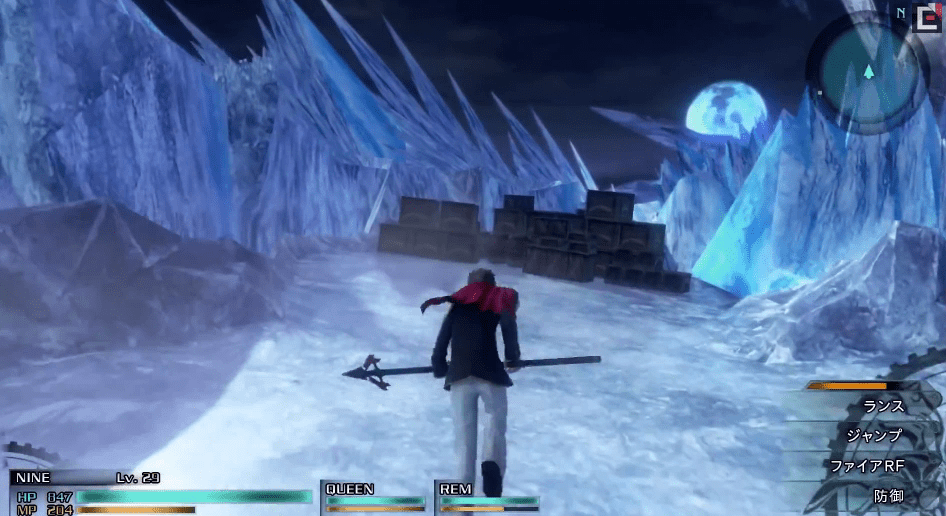
Task: Click the circular minimap
Action: [867, 71]
